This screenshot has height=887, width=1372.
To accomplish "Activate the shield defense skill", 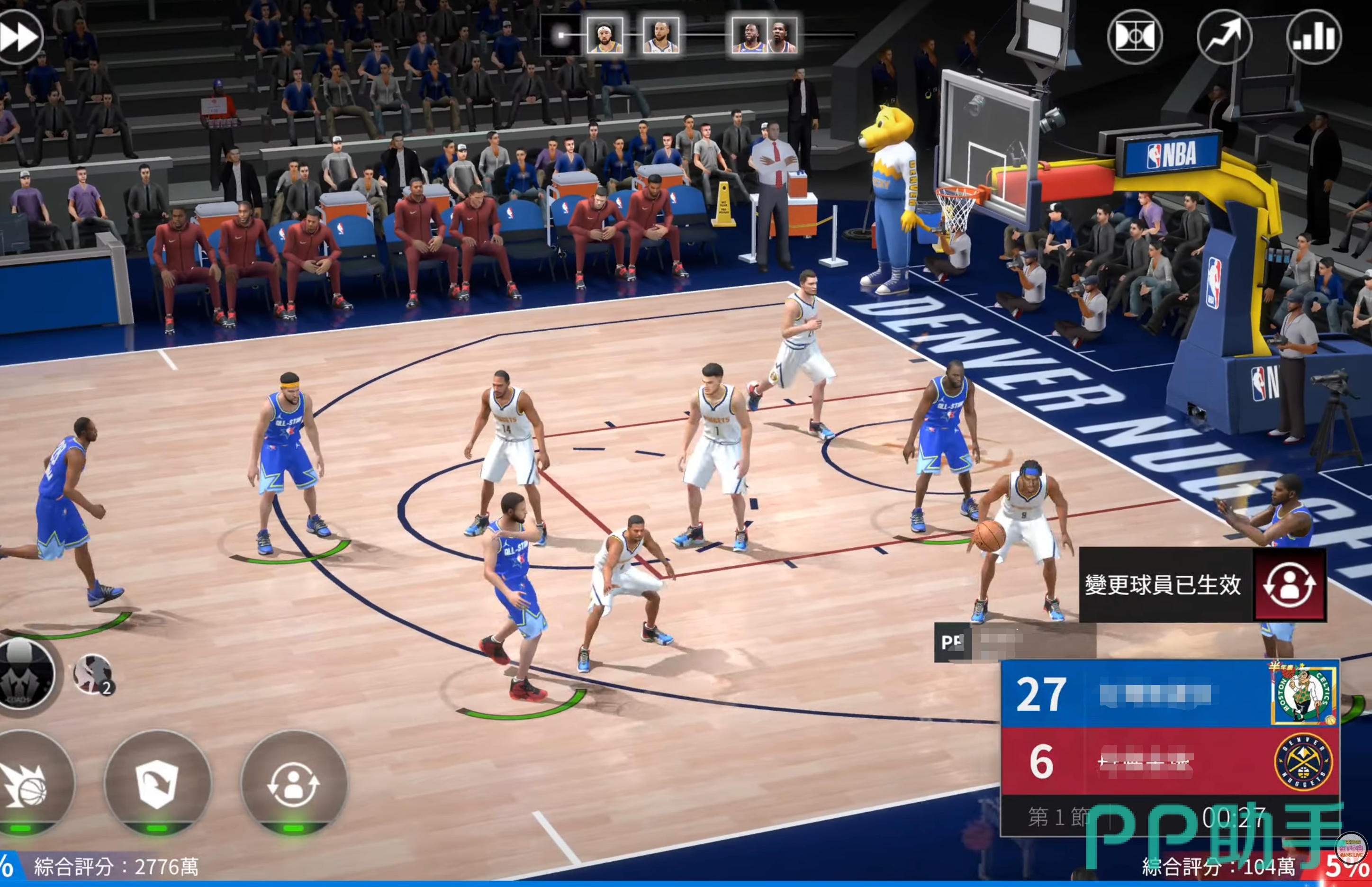I will coord(157,783).
